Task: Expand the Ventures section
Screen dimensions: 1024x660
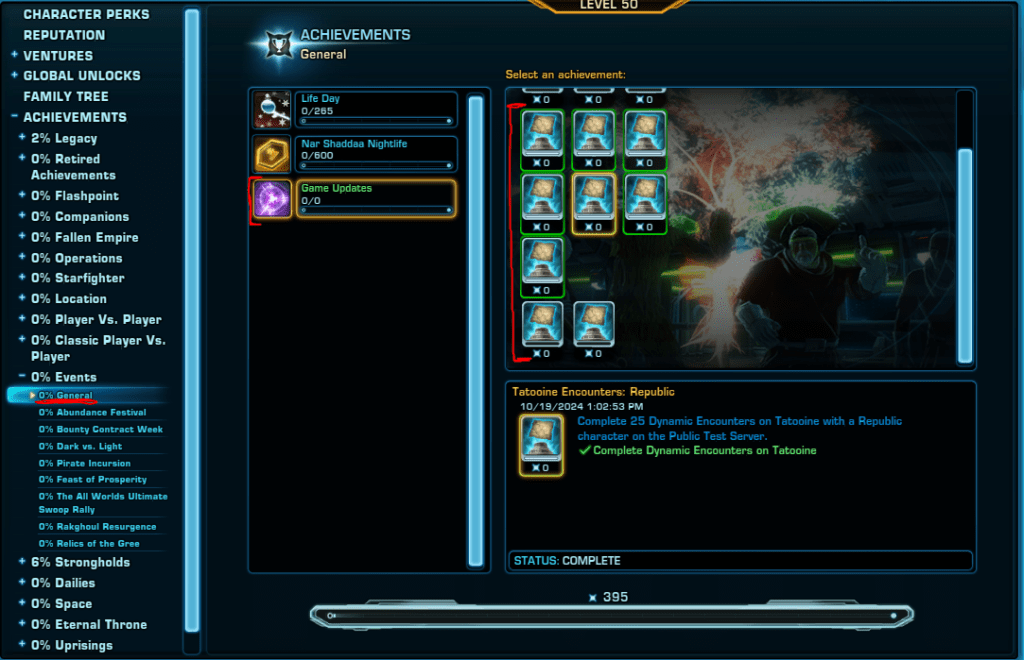Action: pos(58,56)
